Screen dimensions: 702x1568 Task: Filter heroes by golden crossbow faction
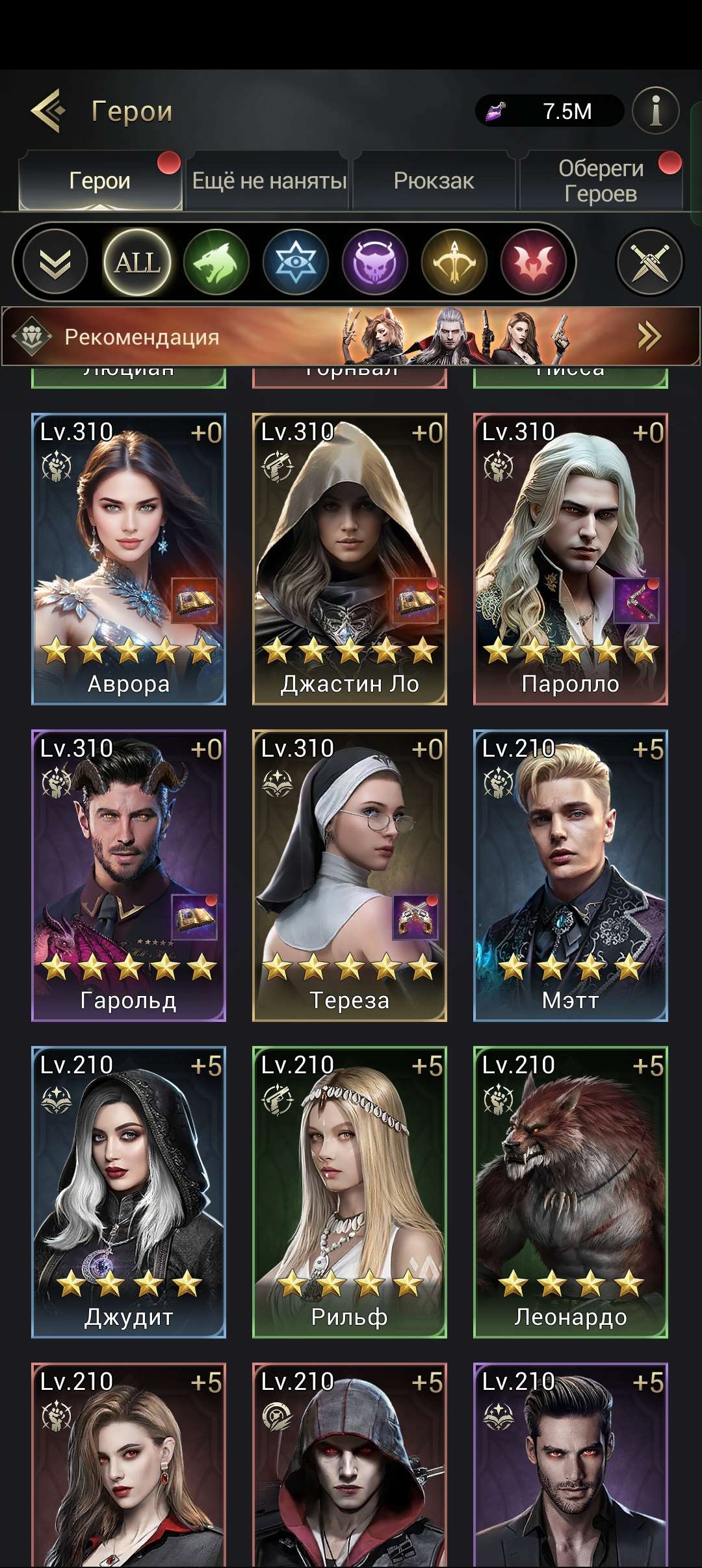coord(454,263)
